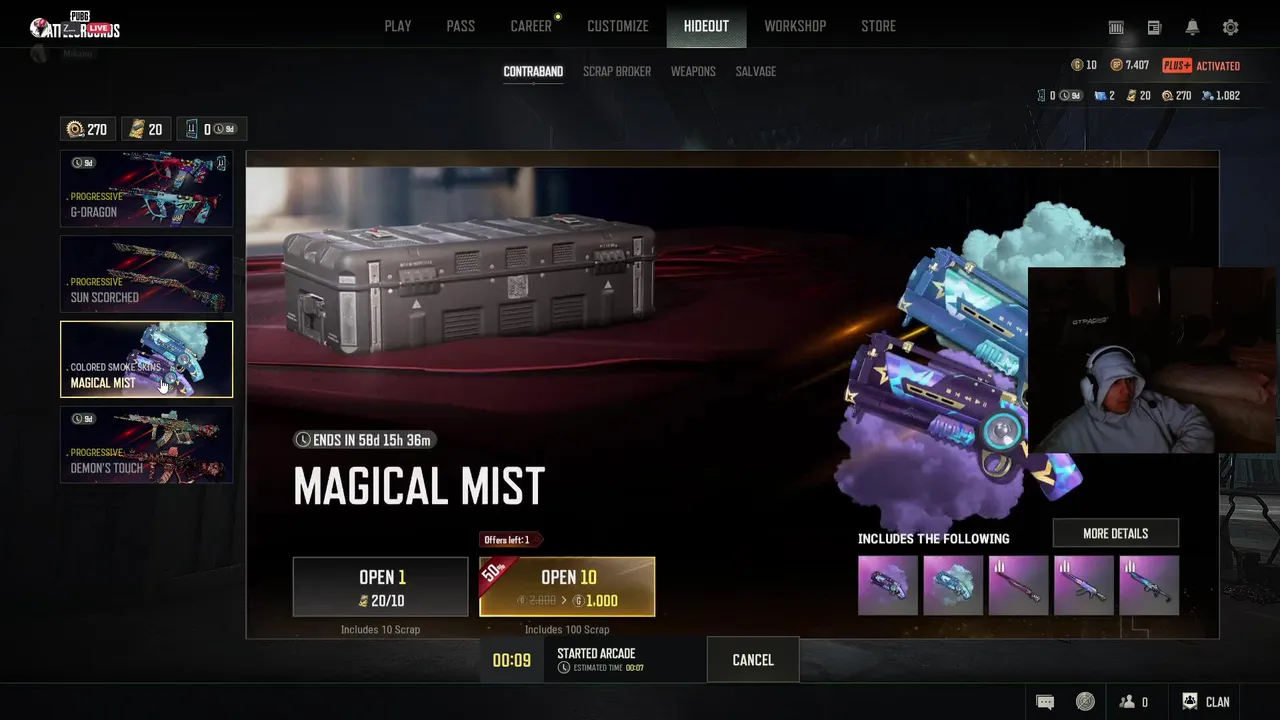Open the settings gear icon
Screen dimensions: 1280x720
1231,28
